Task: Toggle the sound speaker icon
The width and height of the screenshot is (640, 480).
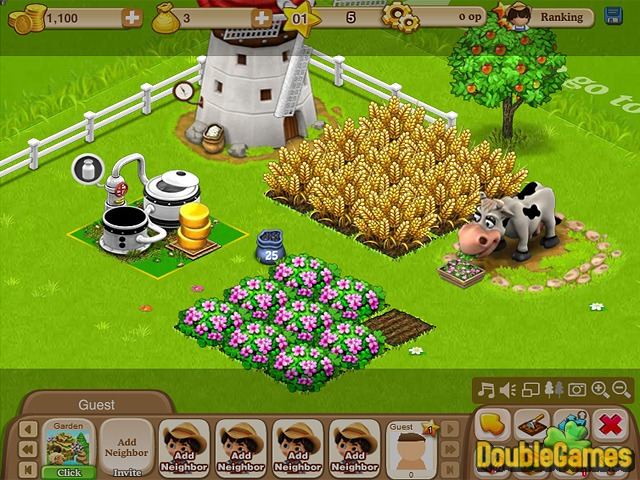Action: pos(509,390)
